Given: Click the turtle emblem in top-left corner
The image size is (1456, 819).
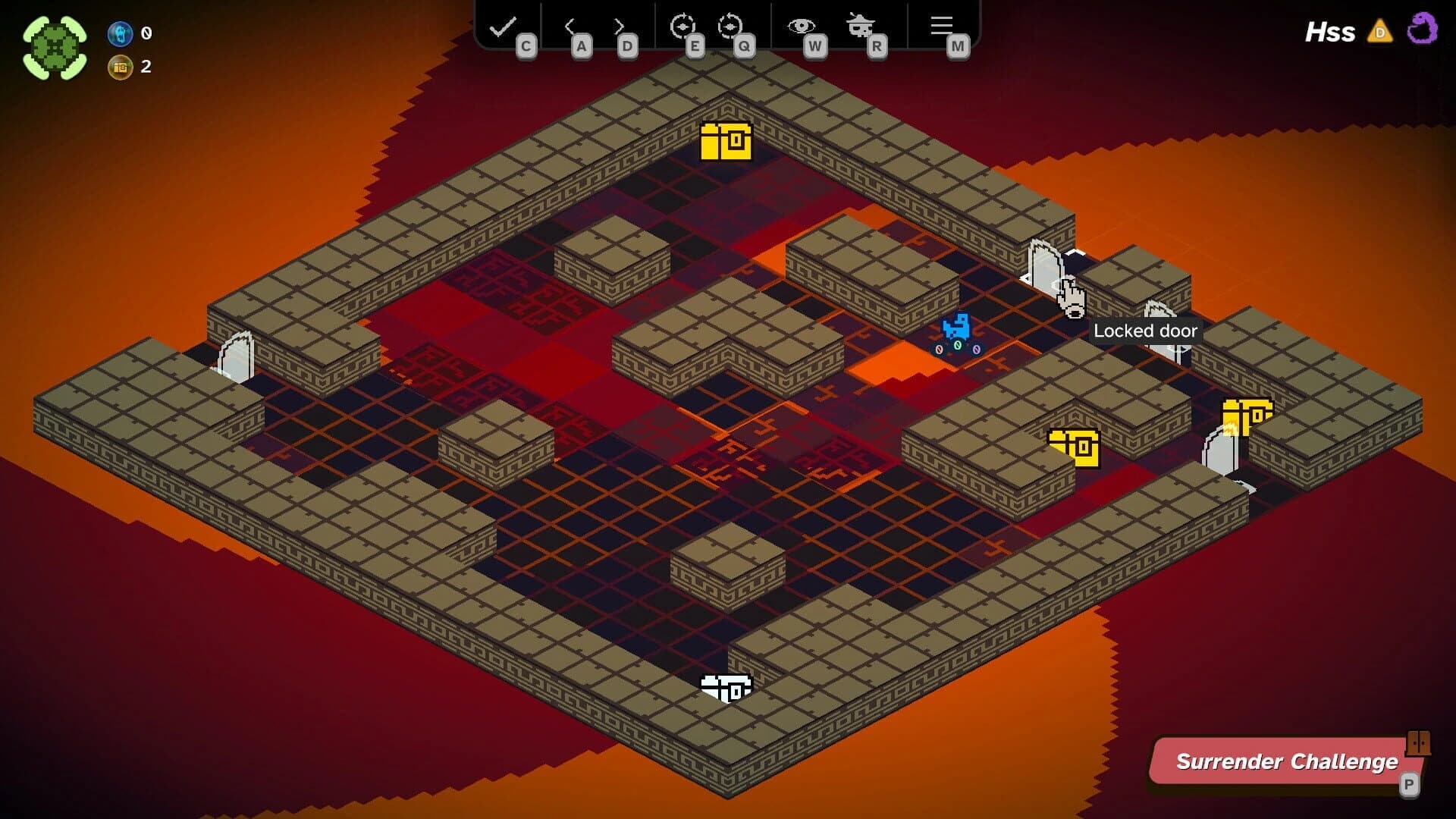Looking at the screenshot, I should [x=53, y=47].
